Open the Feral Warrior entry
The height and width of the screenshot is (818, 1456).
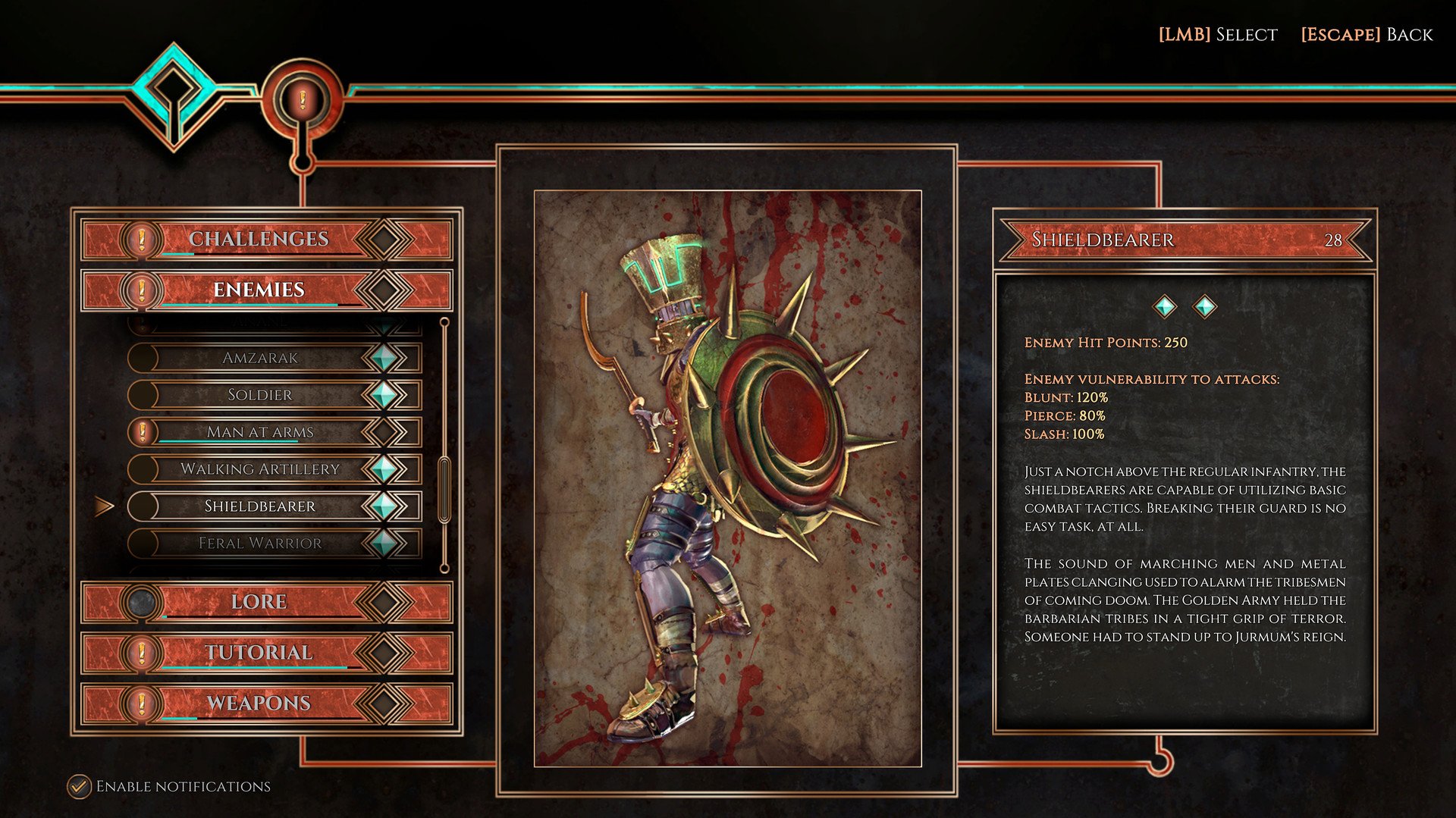coord(260,544)
